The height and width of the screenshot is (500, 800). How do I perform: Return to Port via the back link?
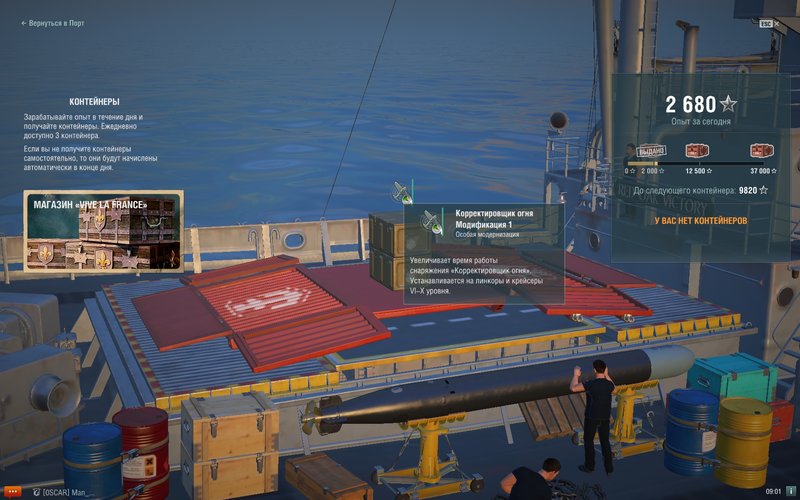pos(55,23)
